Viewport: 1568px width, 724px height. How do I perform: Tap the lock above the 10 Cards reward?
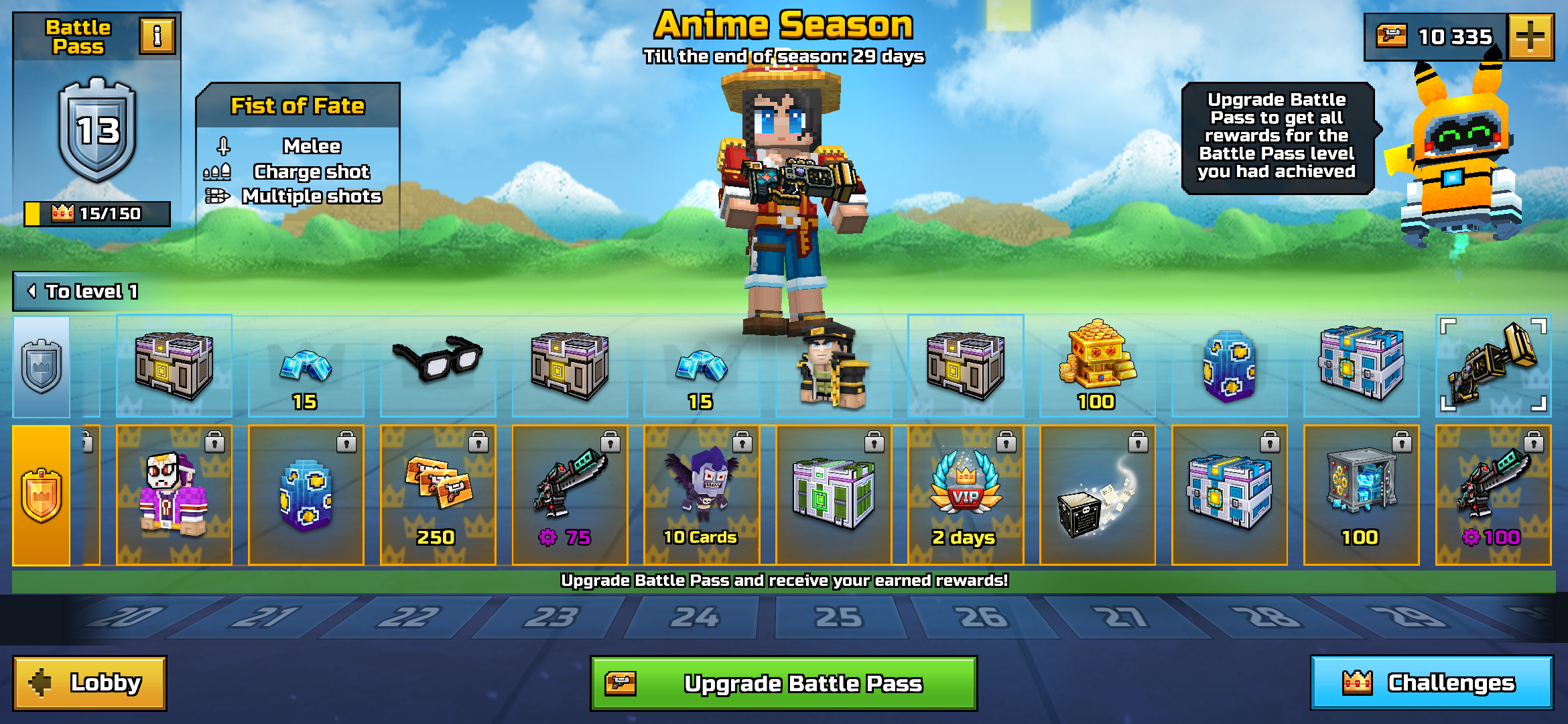click(x=742, y=441)
